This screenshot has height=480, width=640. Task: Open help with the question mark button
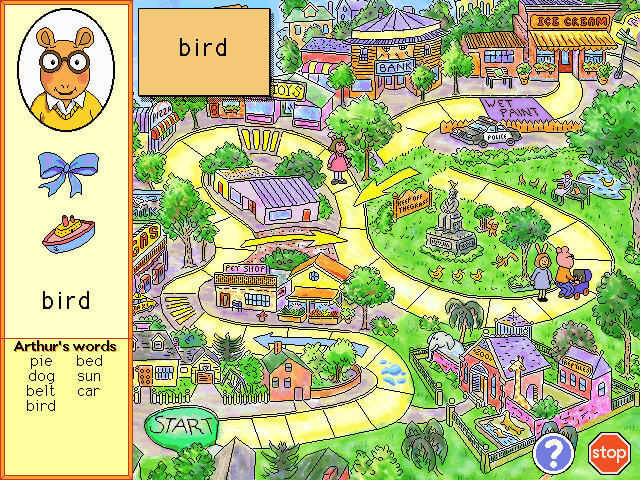(552, 453)
